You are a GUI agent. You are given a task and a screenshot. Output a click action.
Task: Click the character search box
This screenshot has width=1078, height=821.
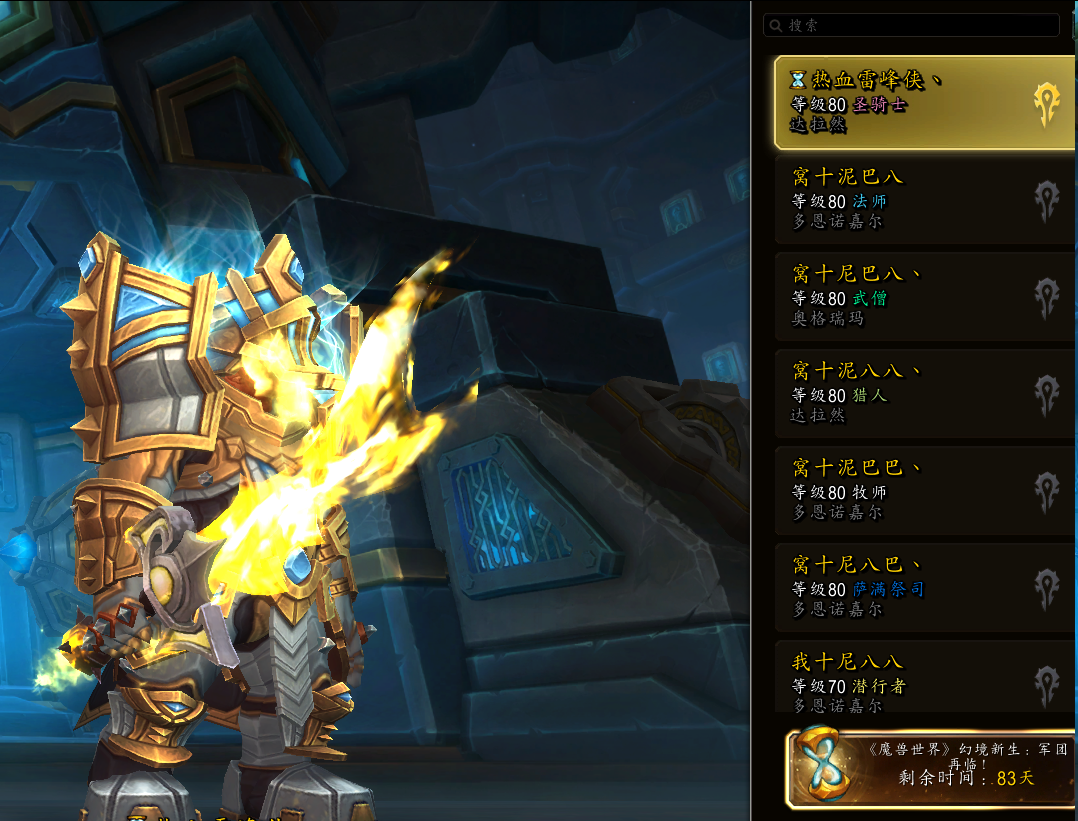pos(910,25)
